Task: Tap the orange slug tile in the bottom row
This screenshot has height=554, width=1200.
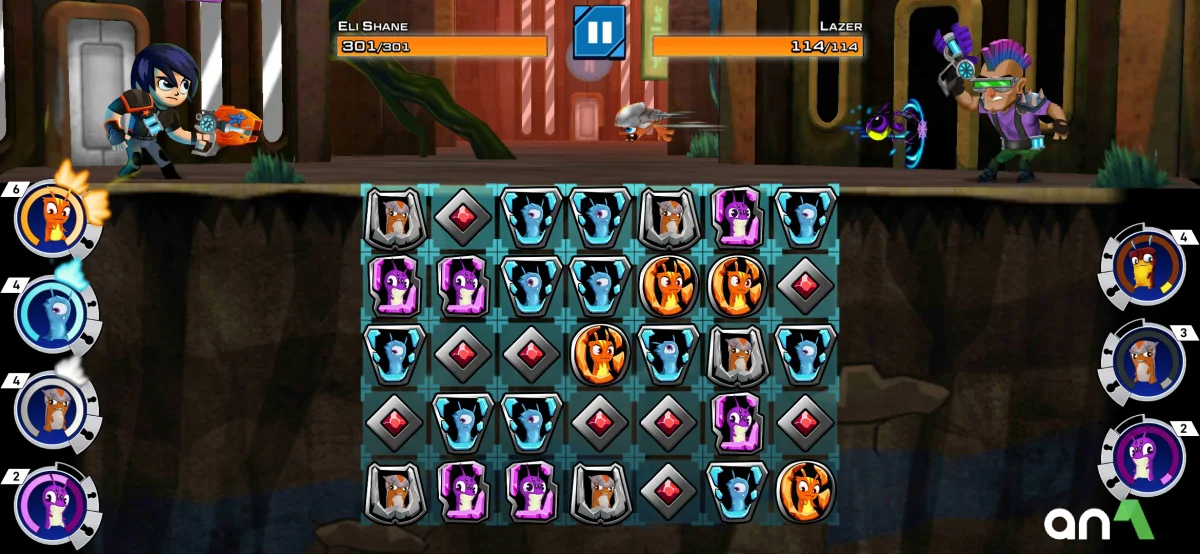Action: coord(805,491)
